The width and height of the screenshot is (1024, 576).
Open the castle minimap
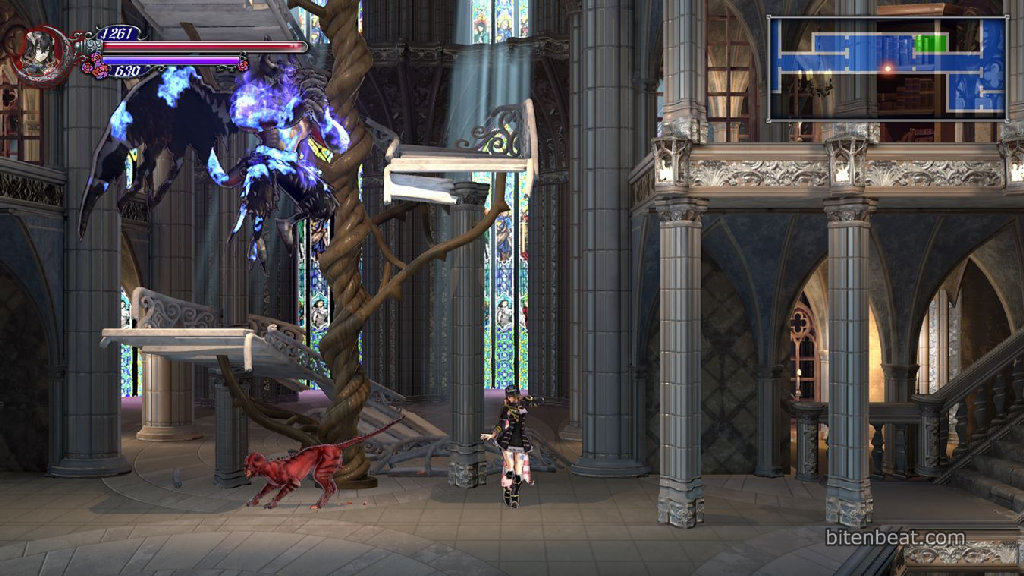pos(886,69)
